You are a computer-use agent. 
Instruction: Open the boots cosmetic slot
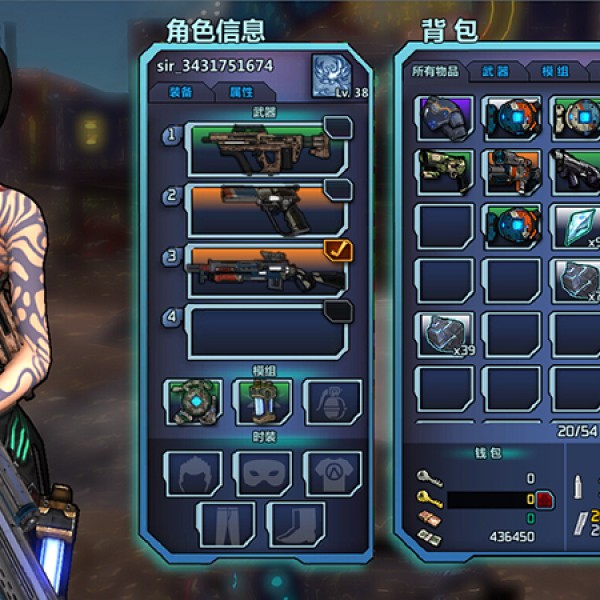coord(298,524)
